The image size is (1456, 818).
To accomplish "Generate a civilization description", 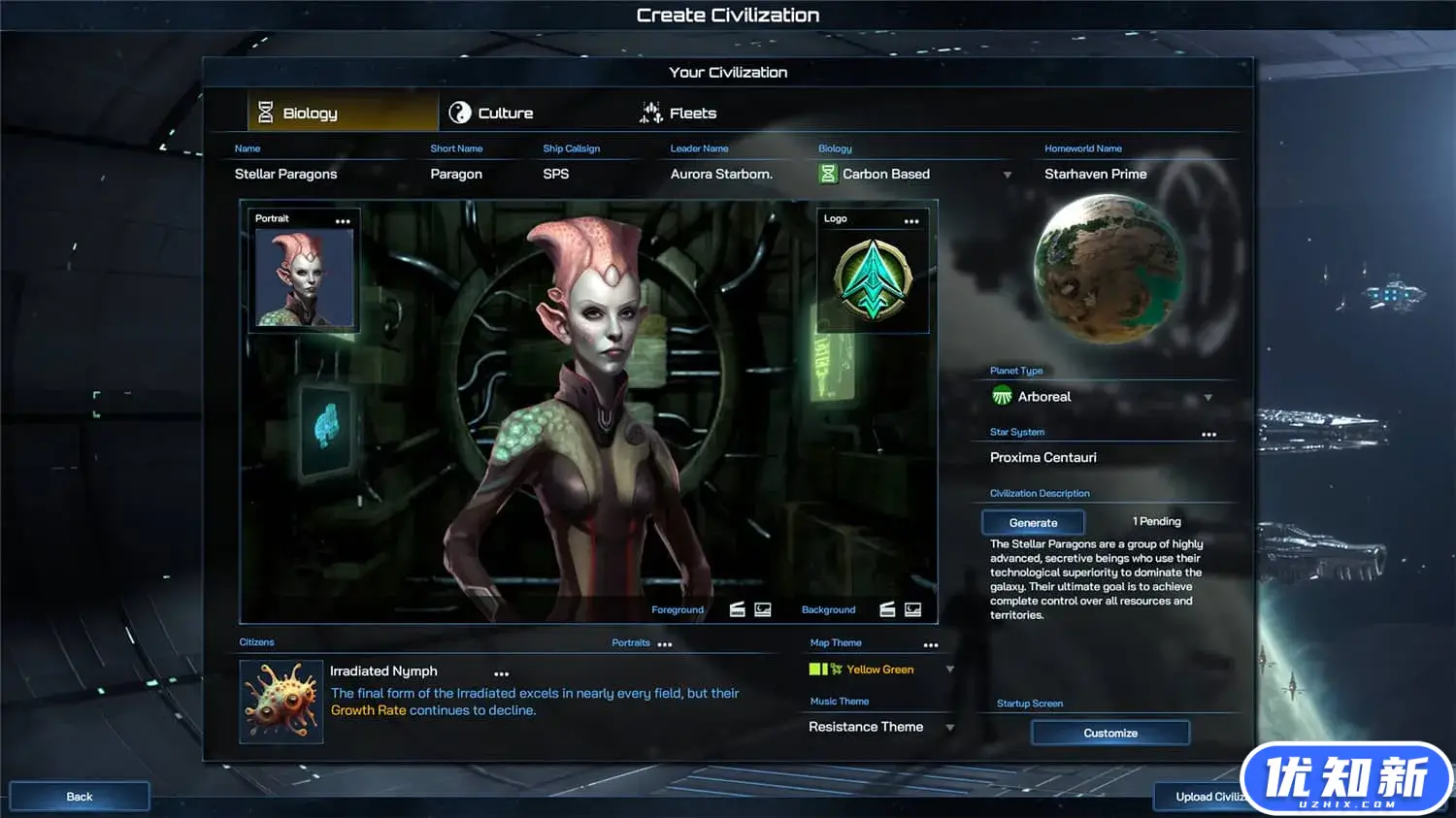I will click(1033, 523).
